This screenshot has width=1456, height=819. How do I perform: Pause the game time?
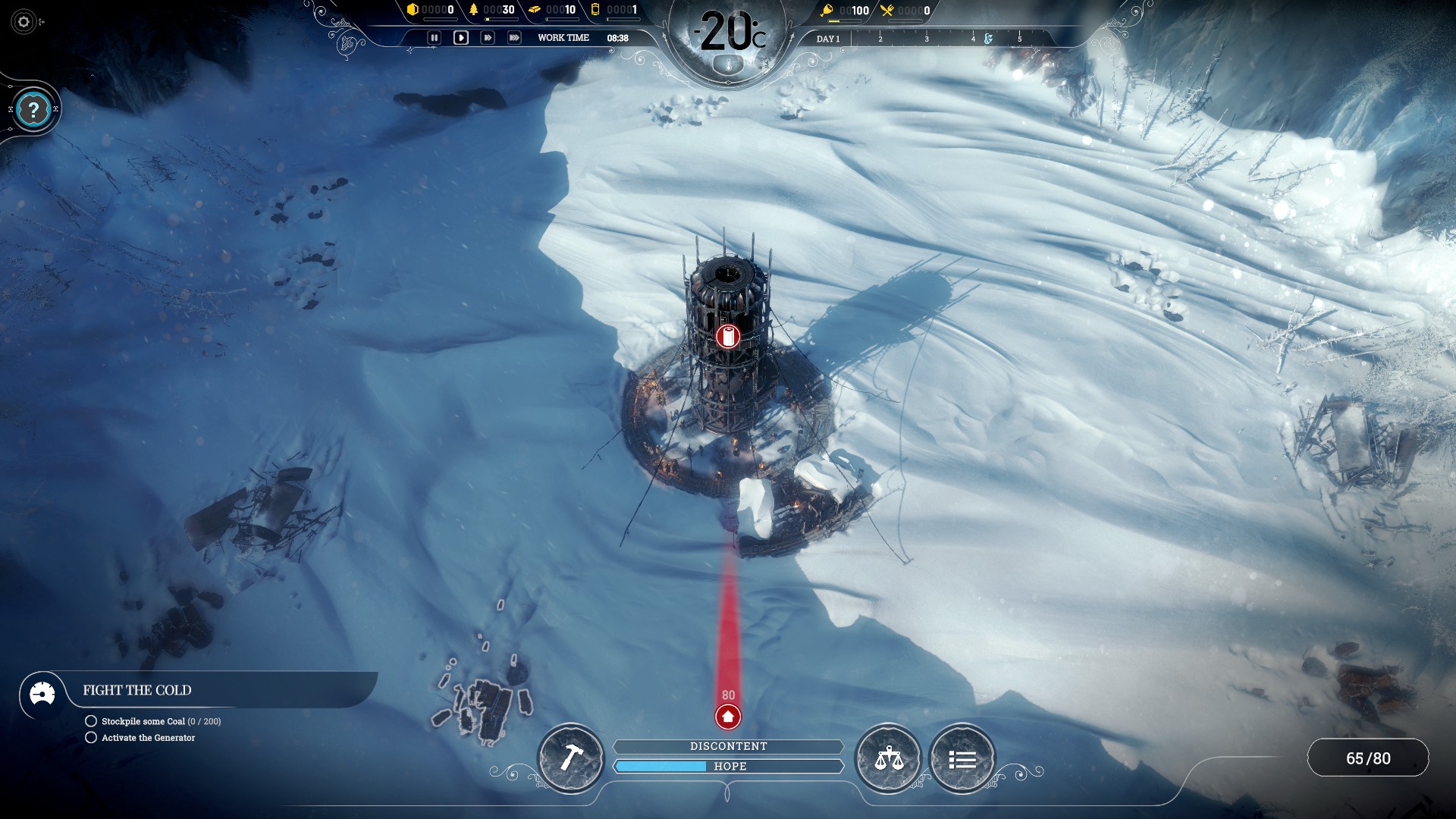click(434, 38)
